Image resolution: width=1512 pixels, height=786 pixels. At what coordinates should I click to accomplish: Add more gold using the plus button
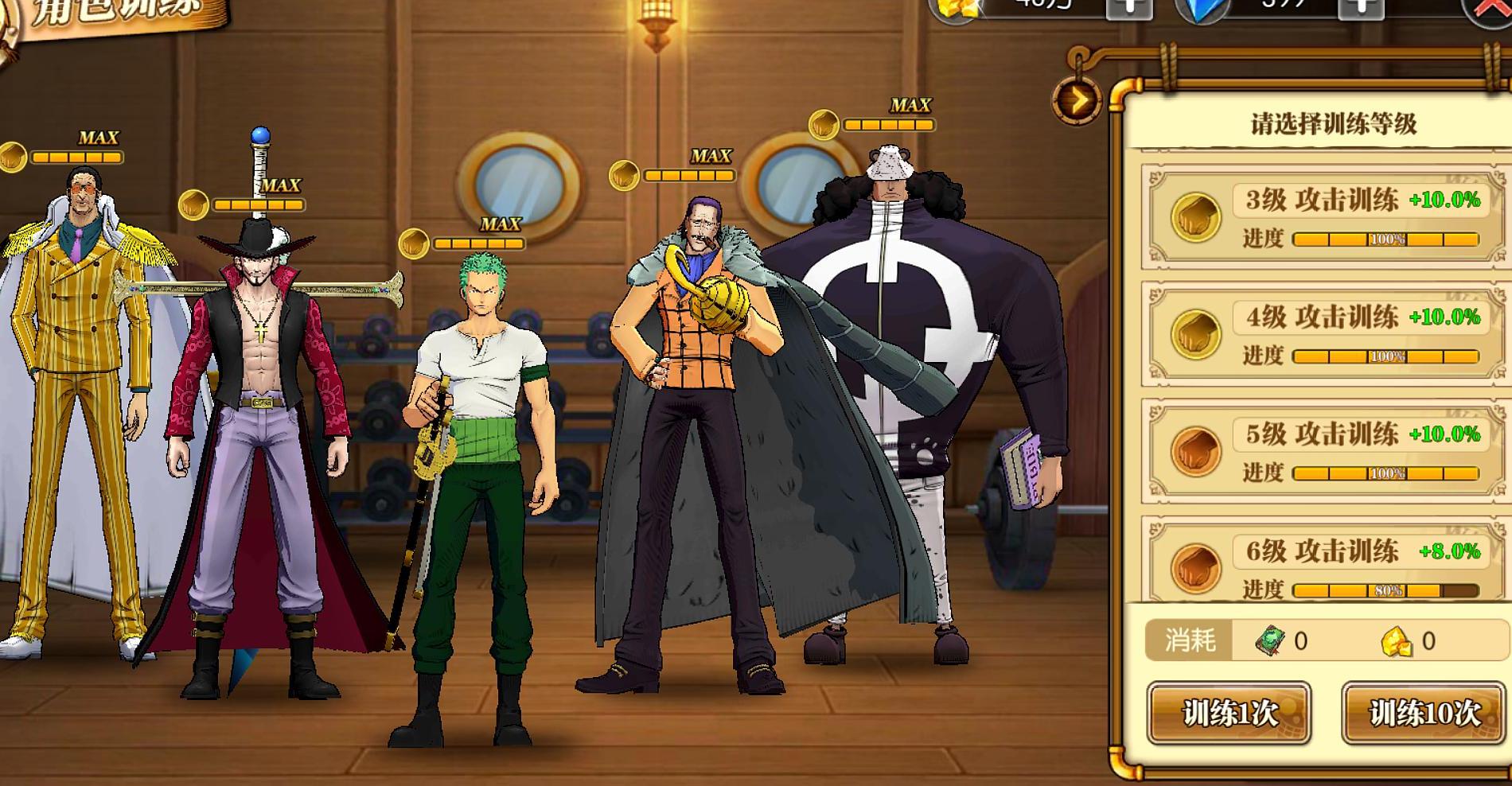click(x=1128, y=8)
